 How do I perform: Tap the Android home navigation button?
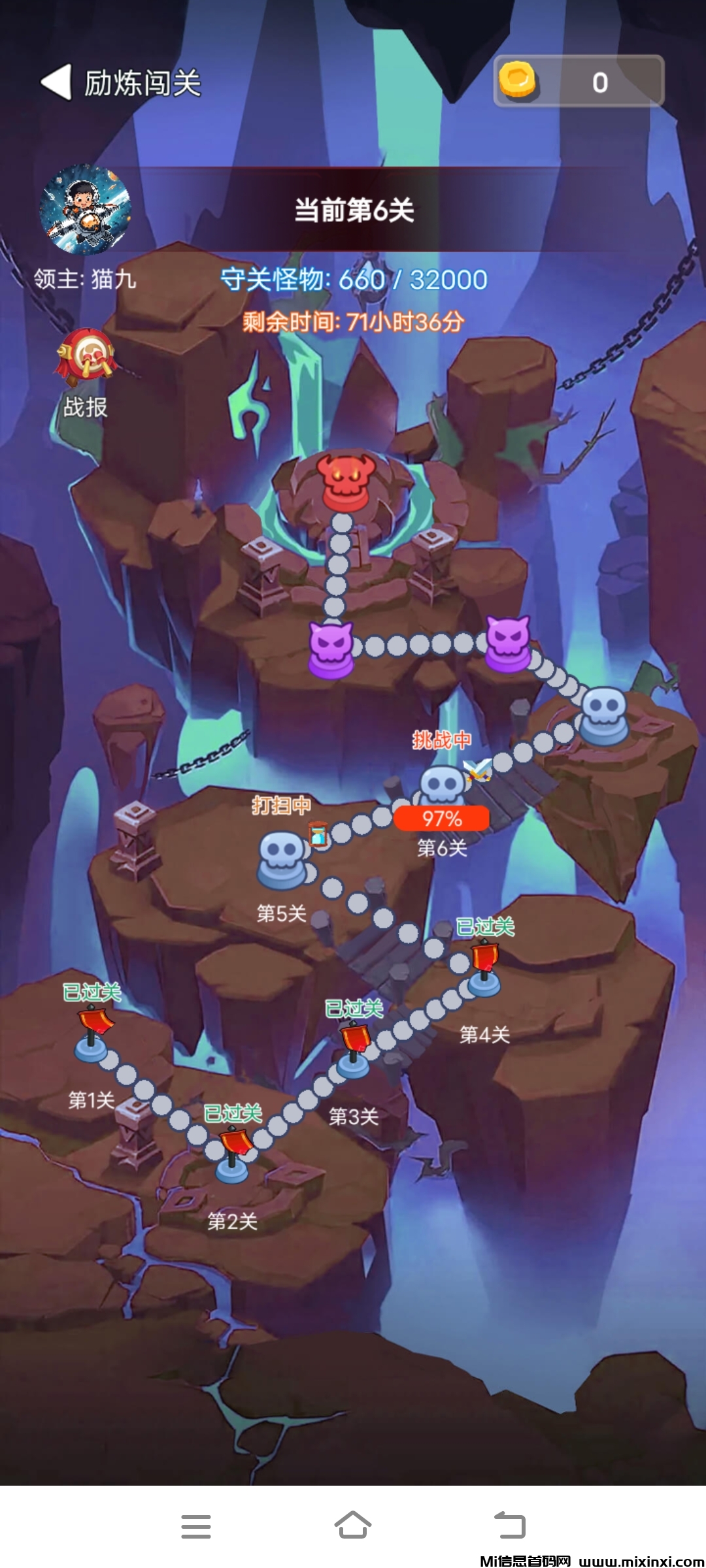click(x=353, y=1526)
